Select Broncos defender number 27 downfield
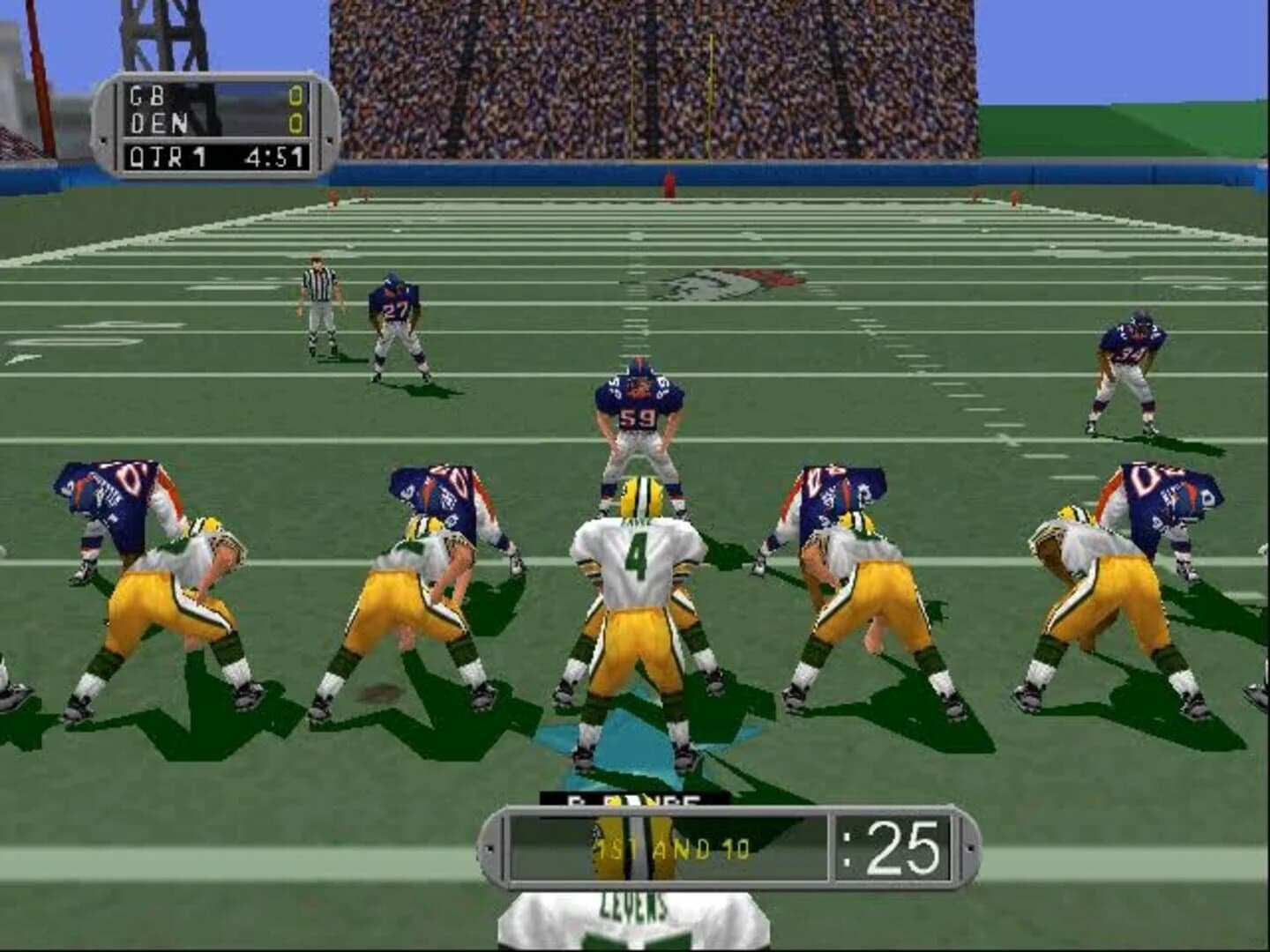The image size is (1270, 952). point(394,326)
